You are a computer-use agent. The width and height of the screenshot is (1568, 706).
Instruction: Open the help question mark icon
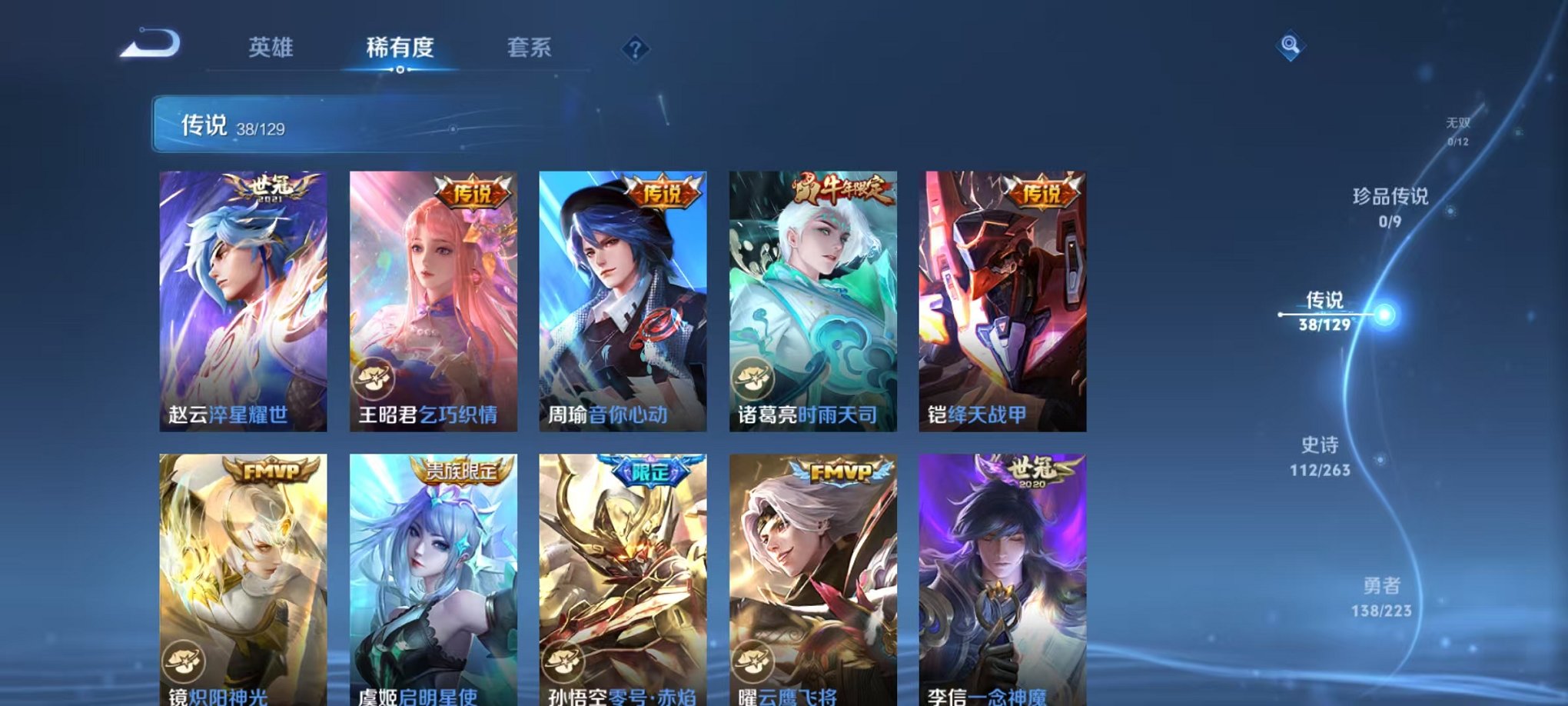(x=635, y=49)
